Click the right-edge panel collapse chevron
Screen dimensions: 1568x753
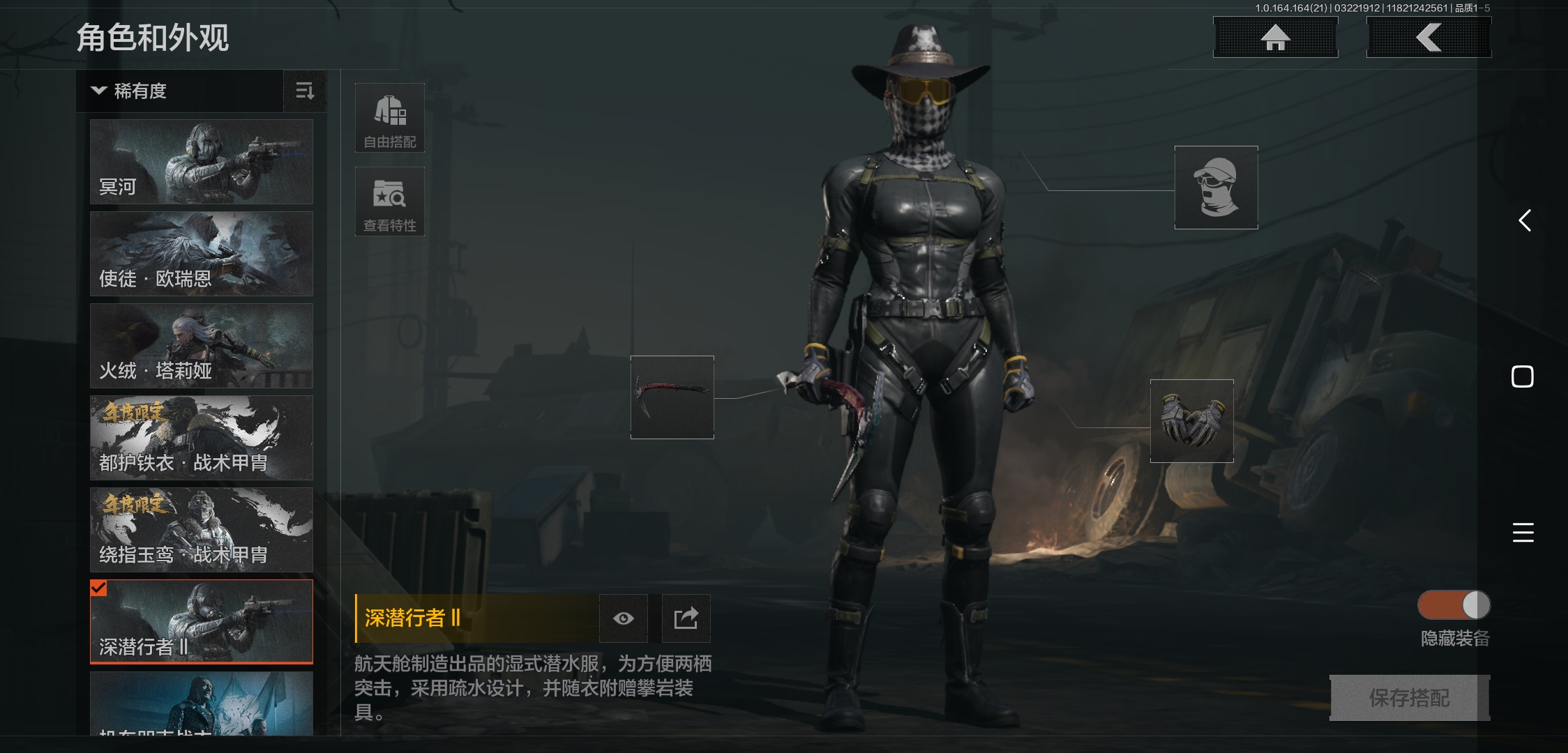tap(1524, 220)
